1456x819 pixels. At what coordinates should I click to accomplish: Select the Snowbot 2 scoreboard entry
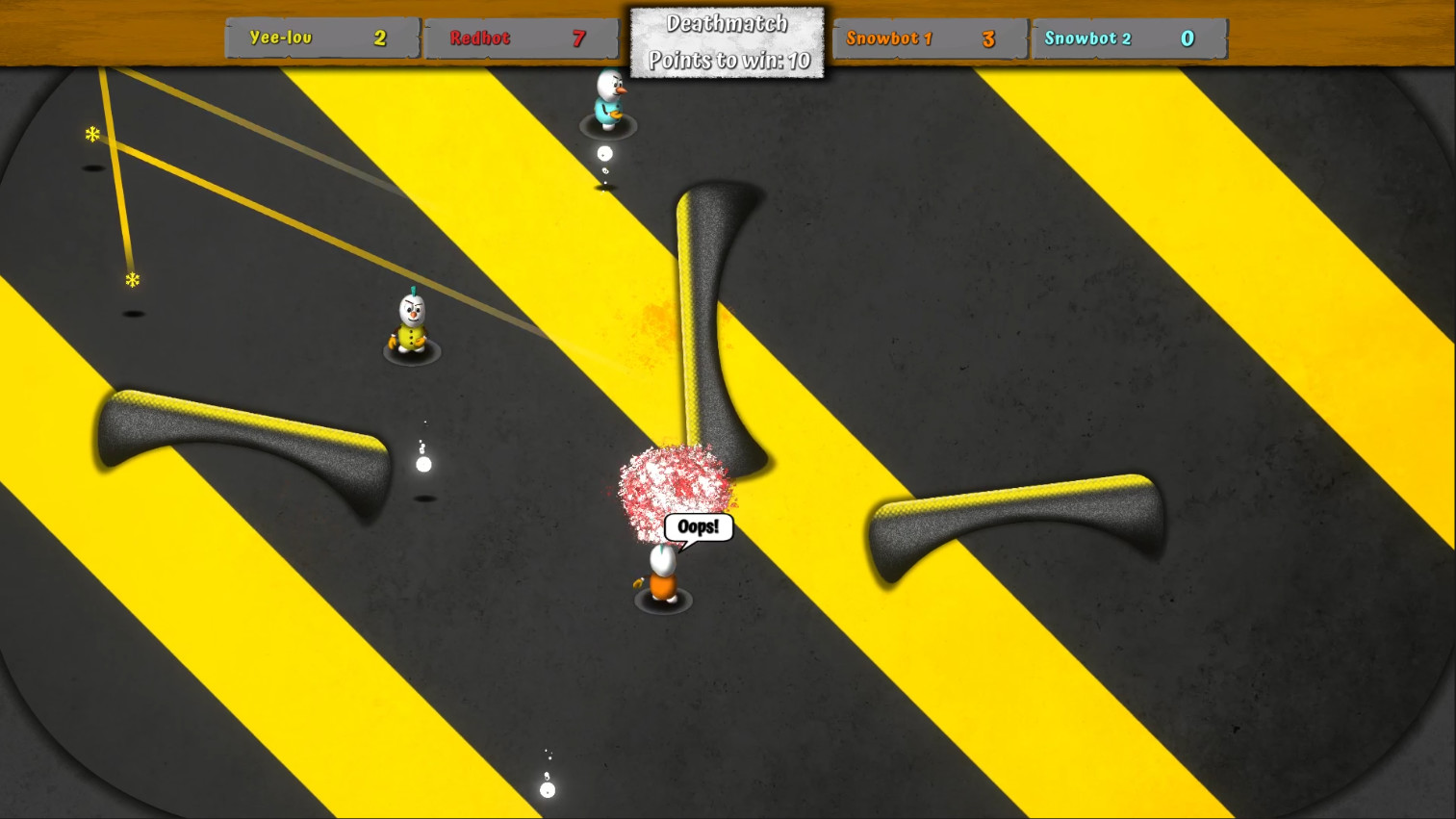point(1128,38)
